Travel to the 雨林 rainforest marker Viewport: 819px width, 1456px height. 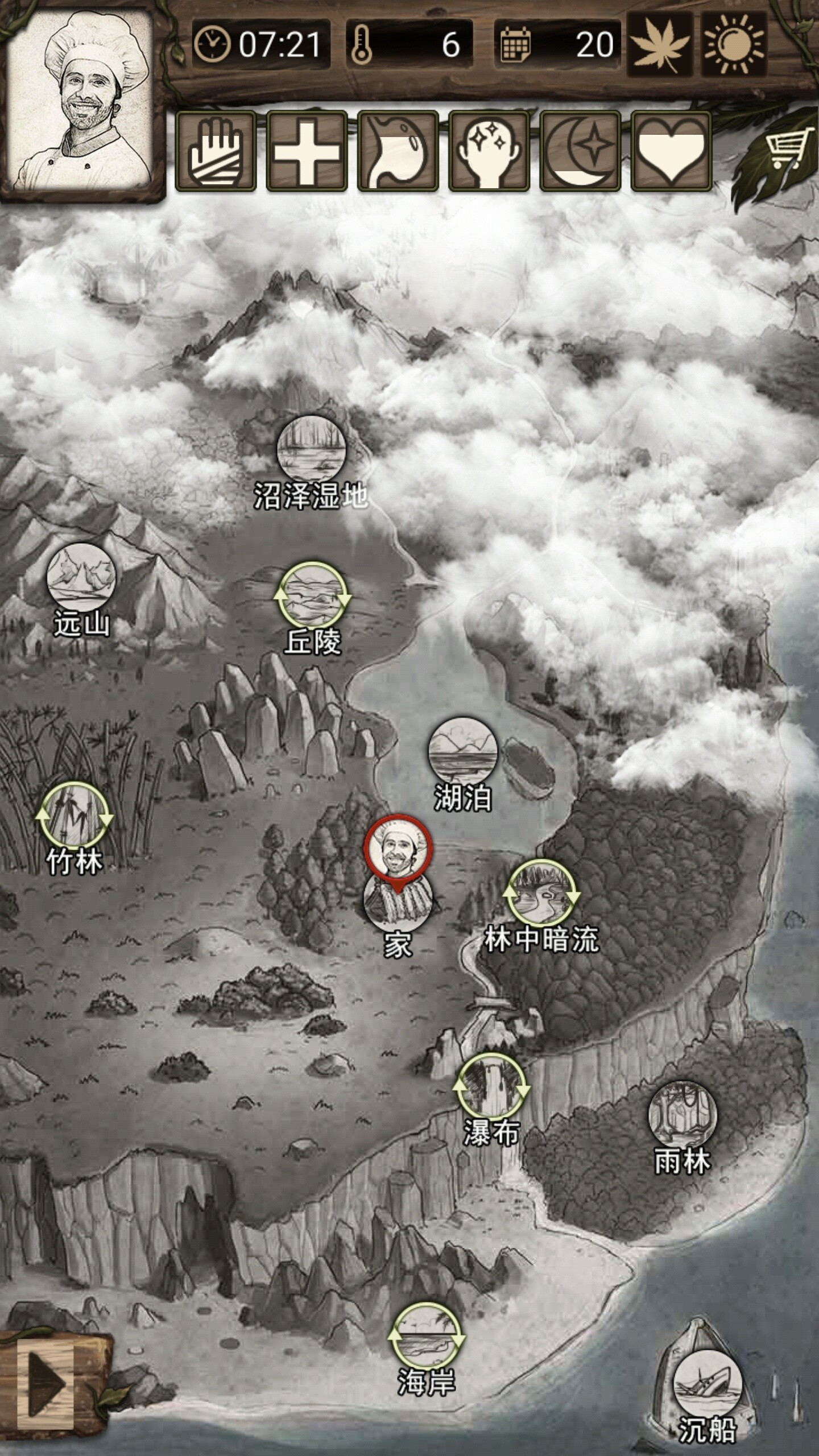682,1115
